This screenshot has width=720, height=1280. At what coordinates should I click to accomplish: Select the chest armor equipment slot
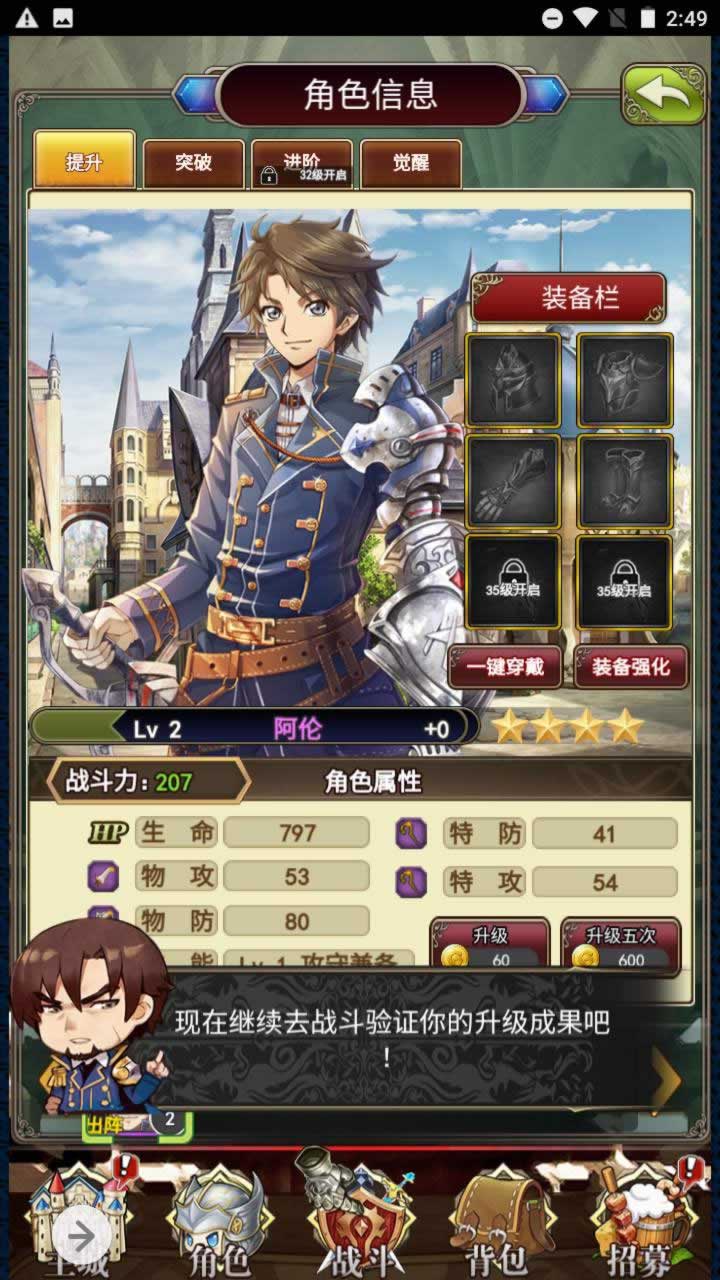[624, 380]
